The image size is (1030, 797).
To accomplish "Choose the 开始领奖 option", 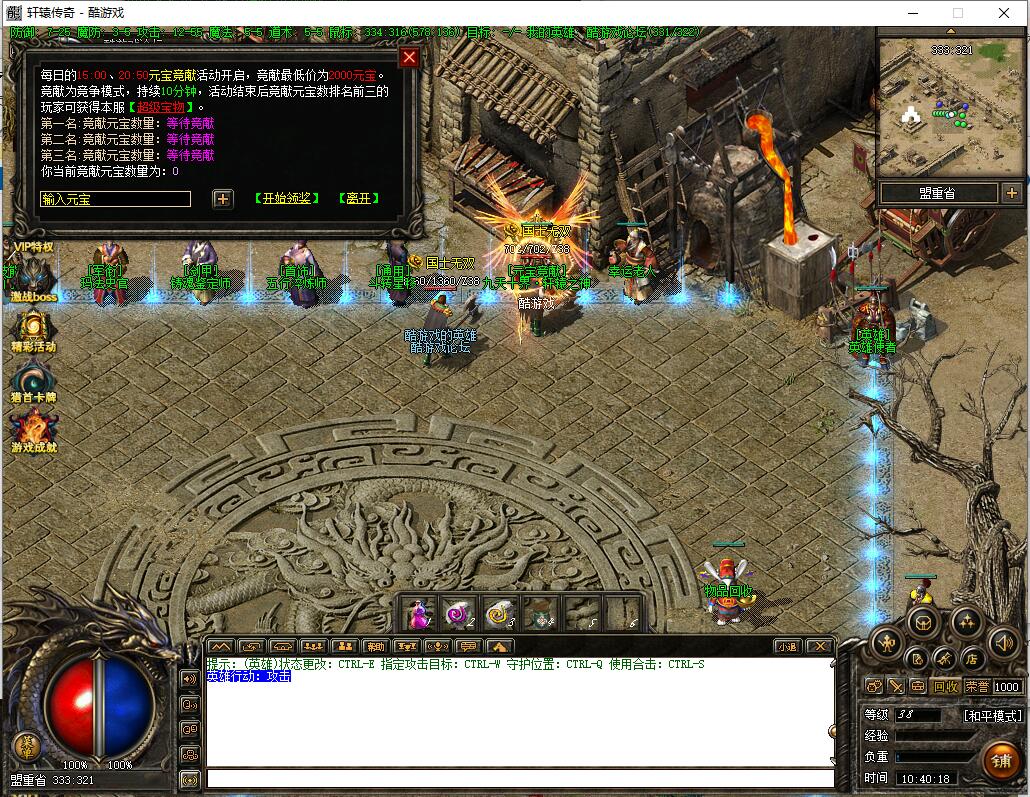I will point(287,199).
